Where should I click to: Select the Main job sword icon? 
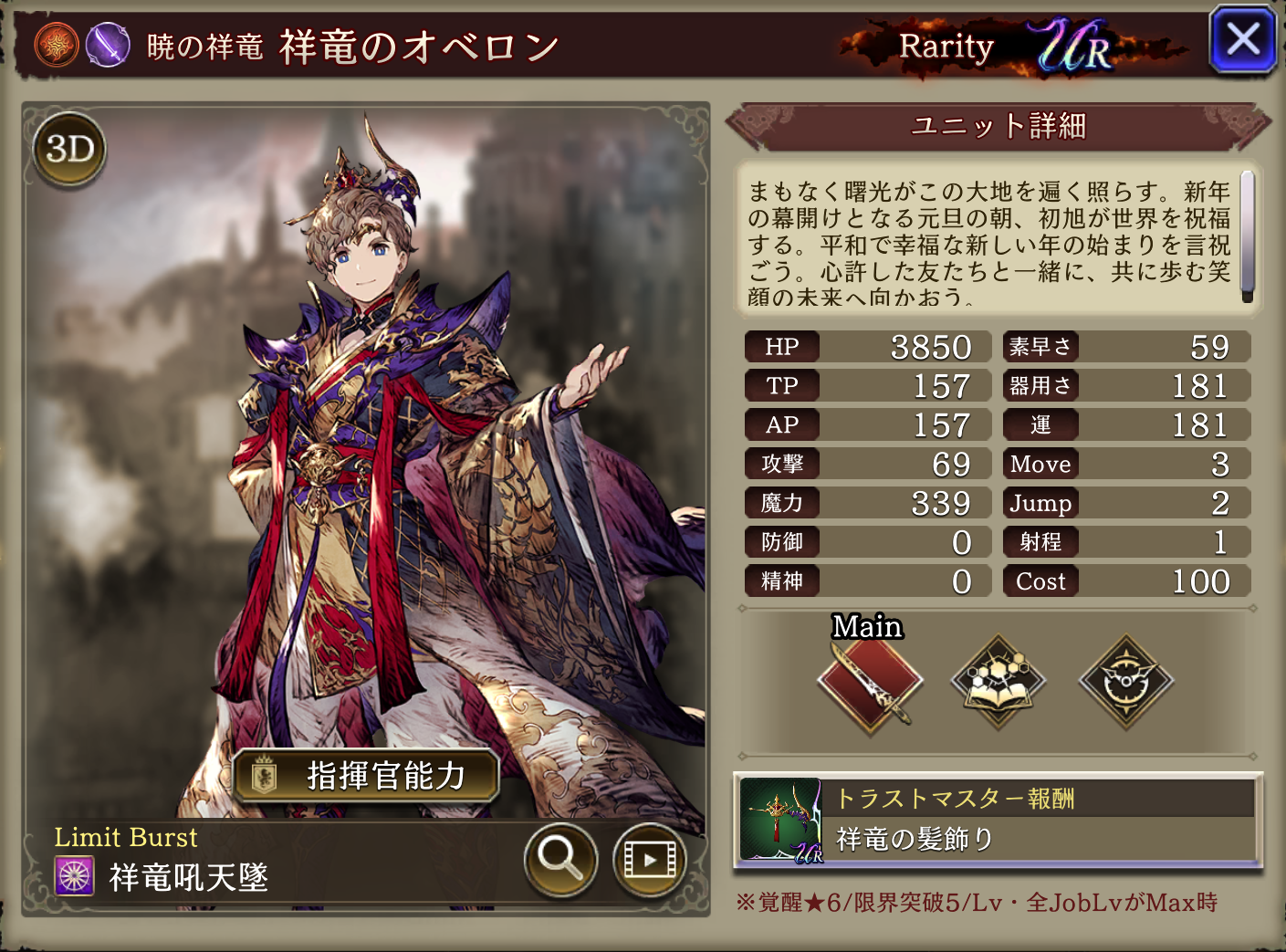coord(871,682)
